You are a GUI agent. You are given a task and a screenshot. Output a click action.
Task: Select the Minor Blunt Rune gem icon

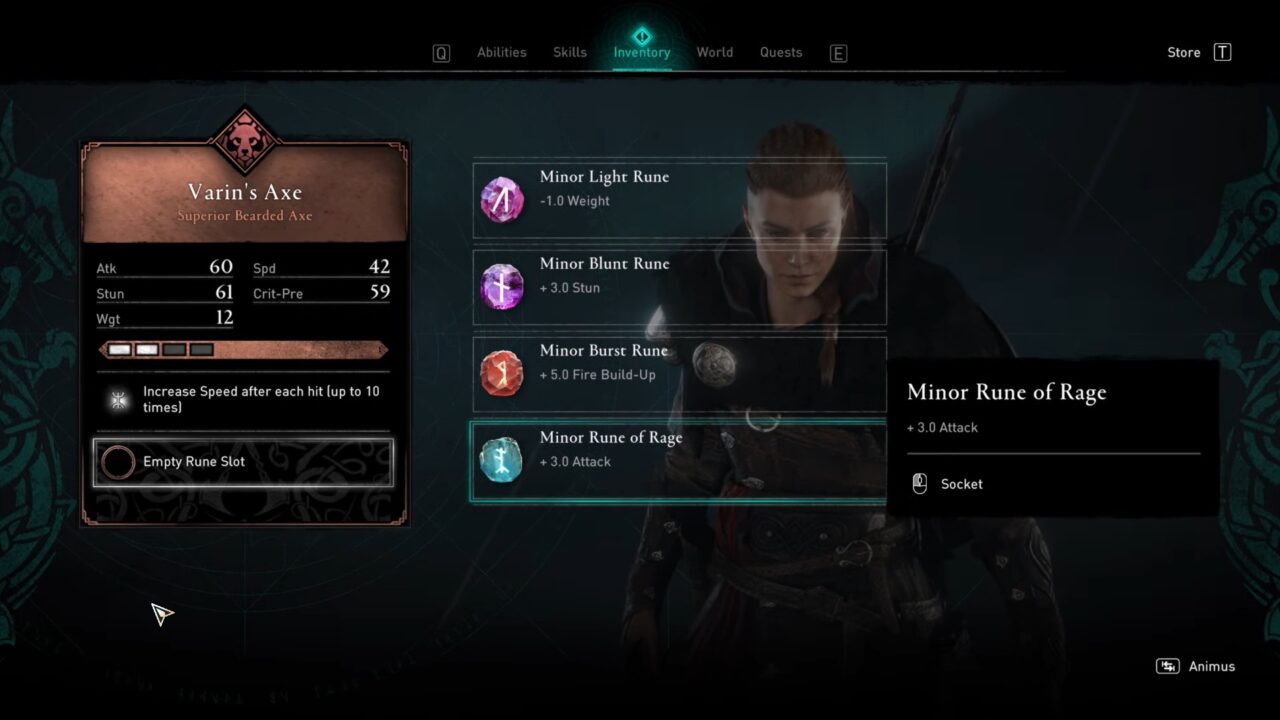pos(501,286)
